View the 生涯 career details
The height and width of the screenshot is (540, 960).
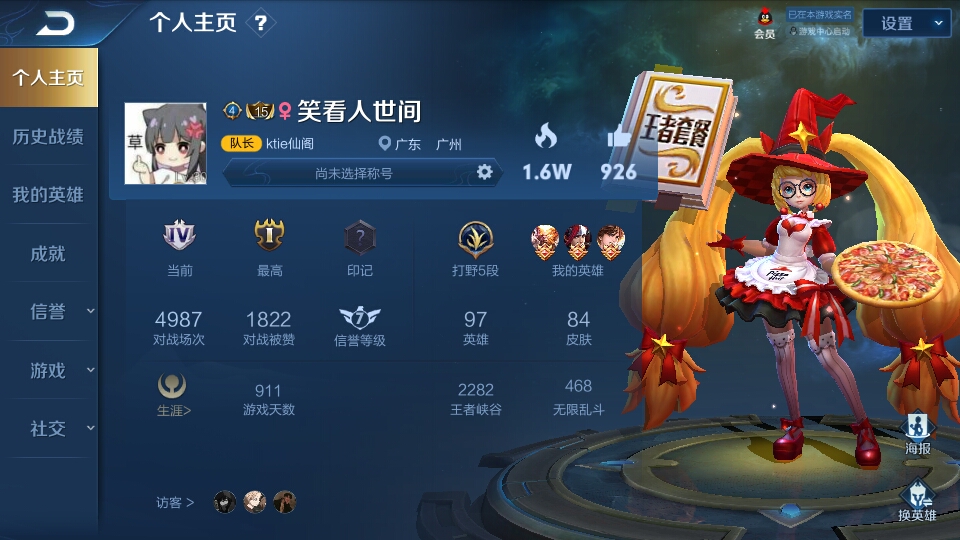tap(173, 394)
